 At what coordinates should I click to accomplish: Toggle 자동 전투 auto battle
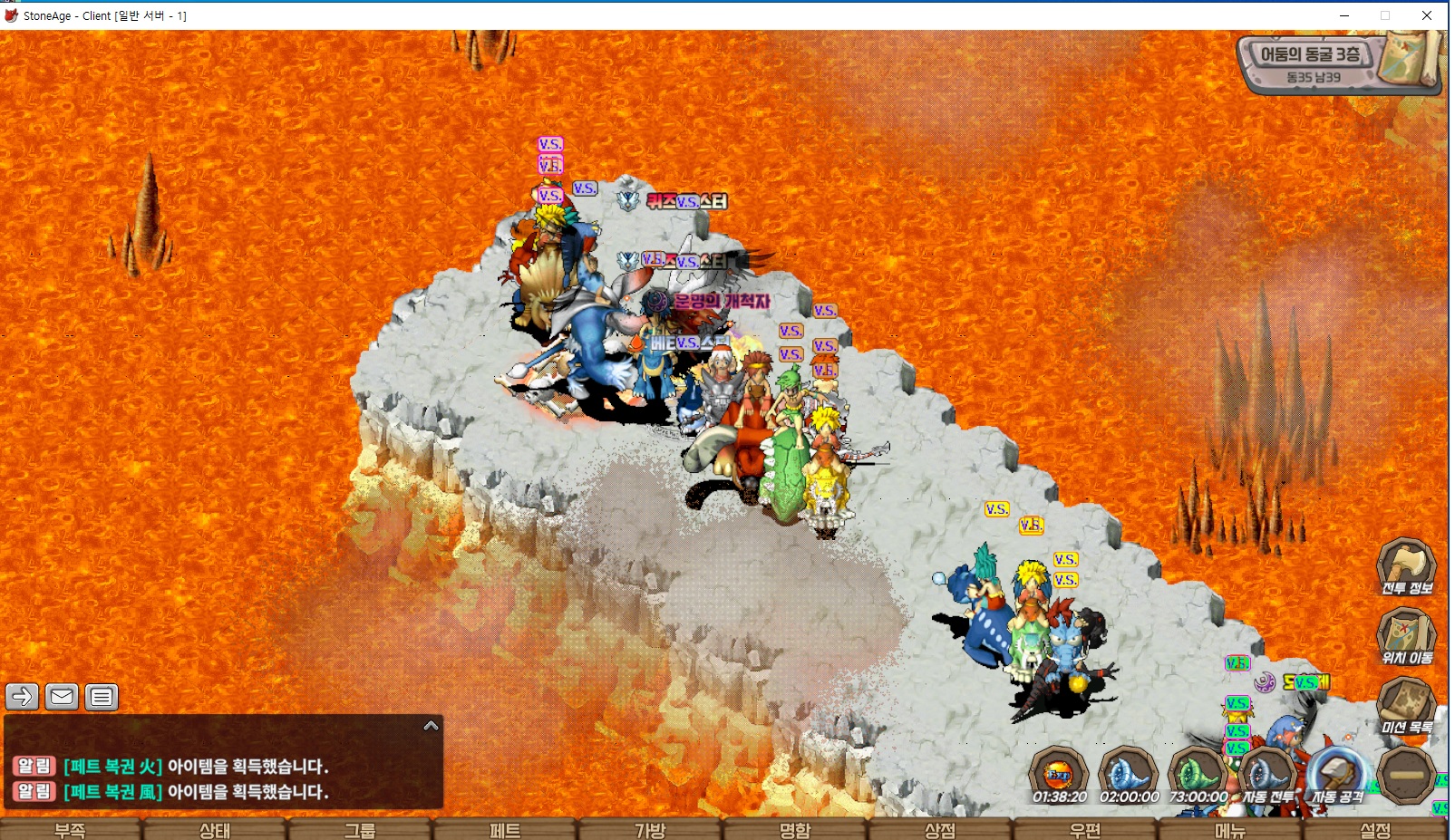pyautogui.click(x=1266, y=775)
